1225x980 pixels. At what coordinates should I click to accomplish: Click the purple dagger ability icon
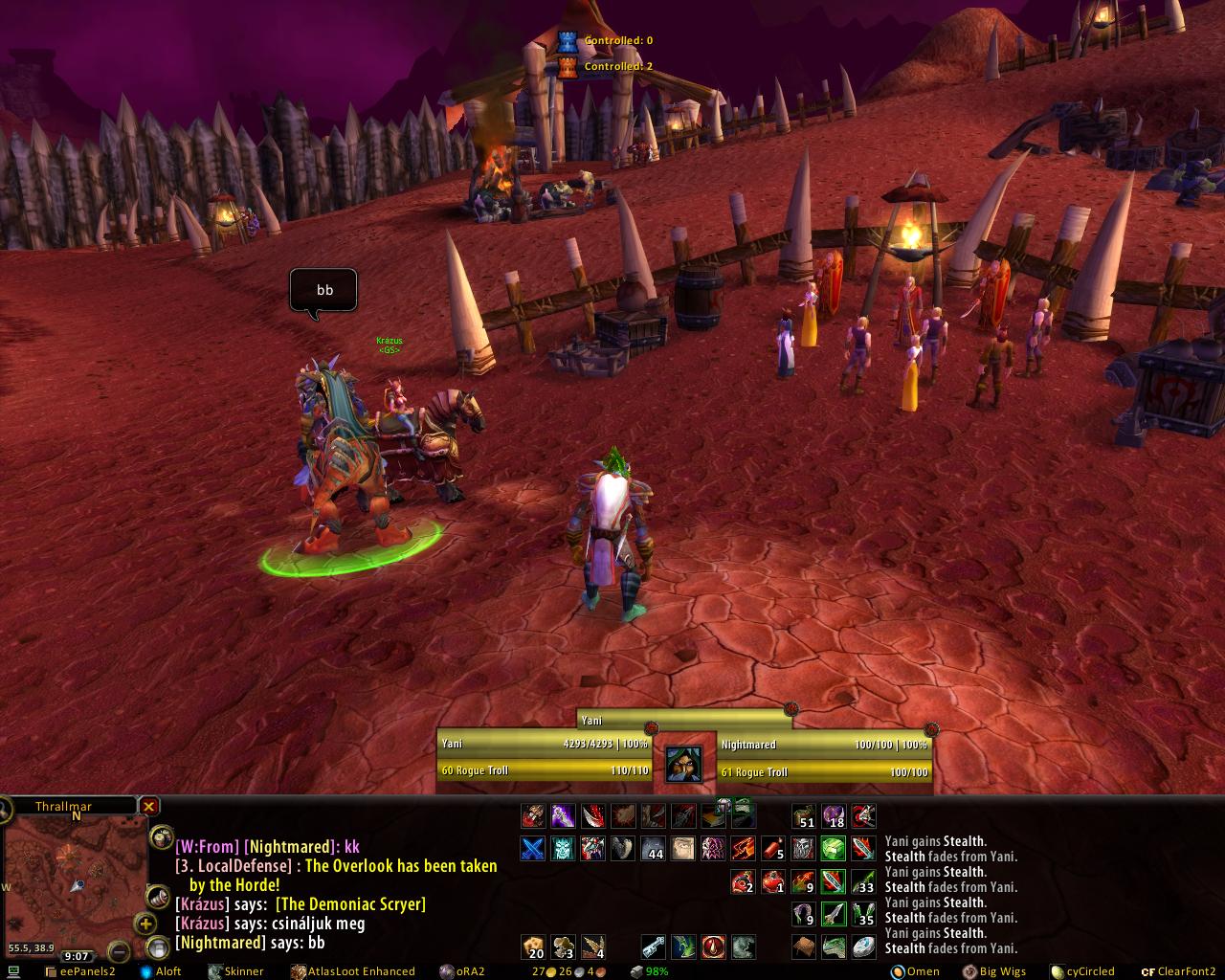tap(563, 815)
